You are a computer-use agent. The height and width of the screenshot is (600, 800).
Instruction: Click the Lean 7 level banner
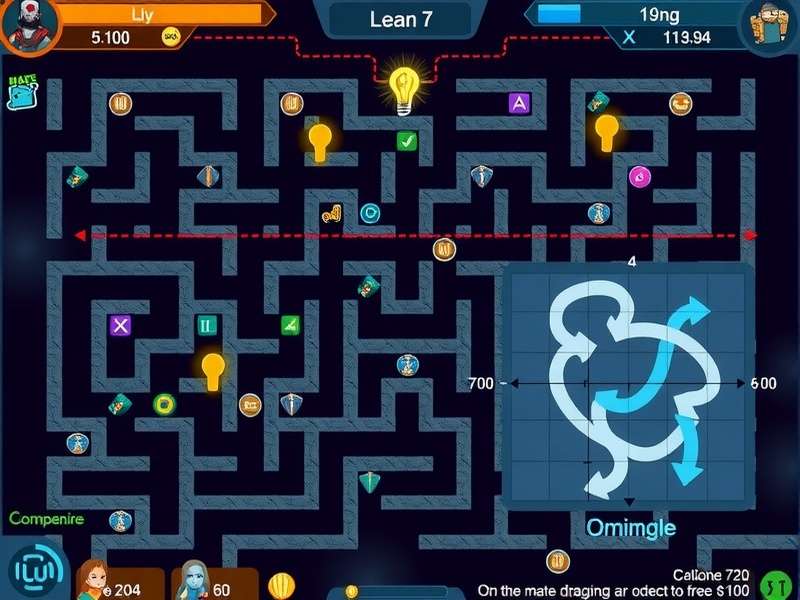(400, 19)
